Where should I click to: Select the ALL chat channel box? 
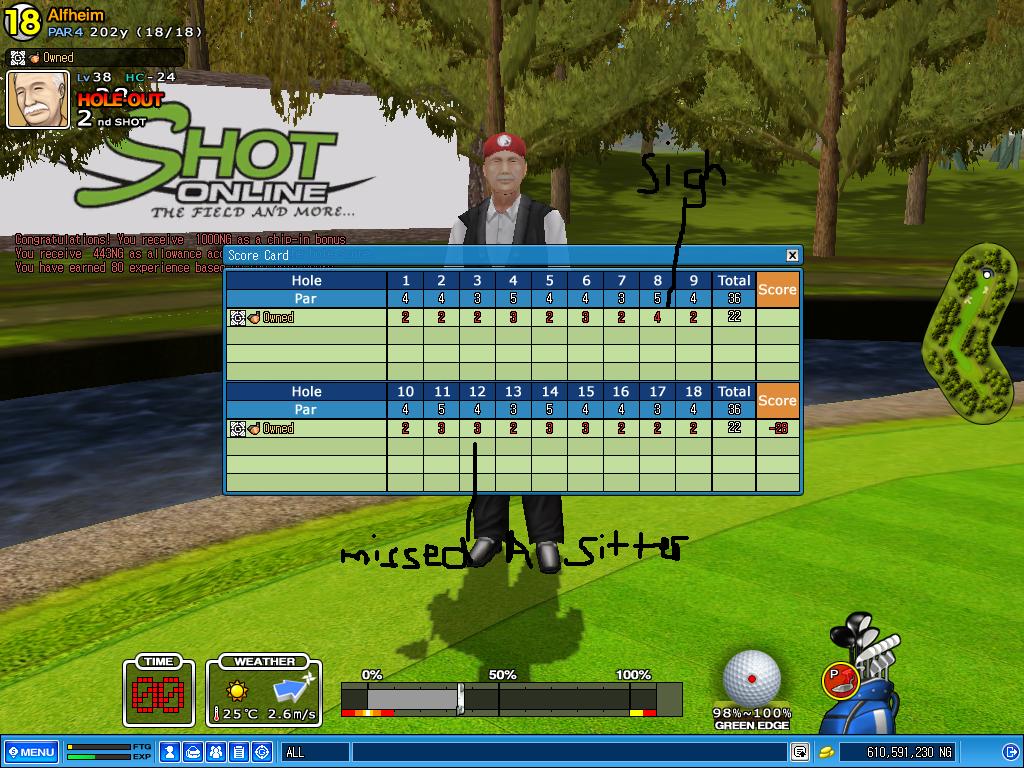(x=314, y=752)
